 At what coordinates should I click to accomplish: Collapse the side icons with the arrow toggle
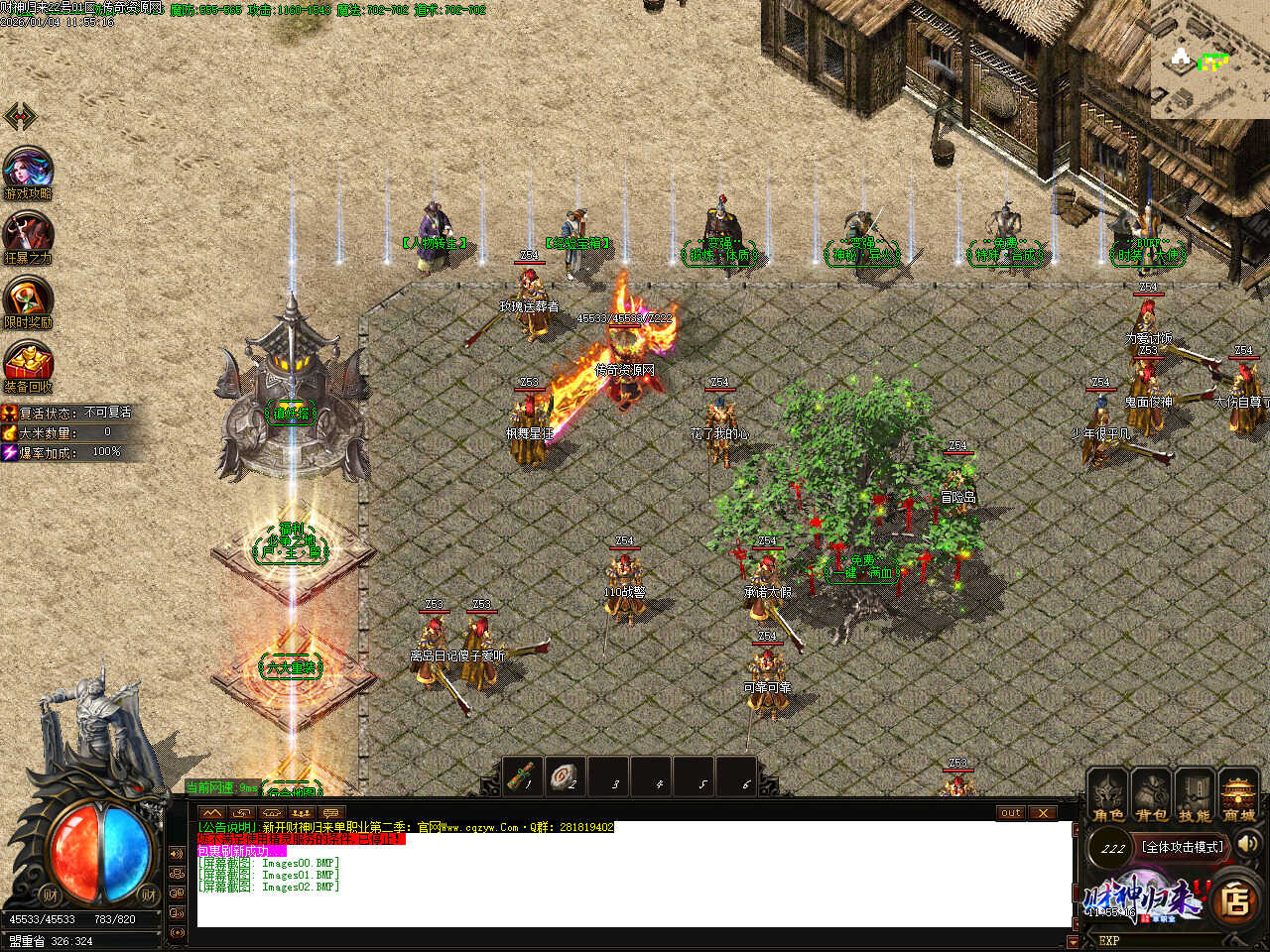coord(20,117)
